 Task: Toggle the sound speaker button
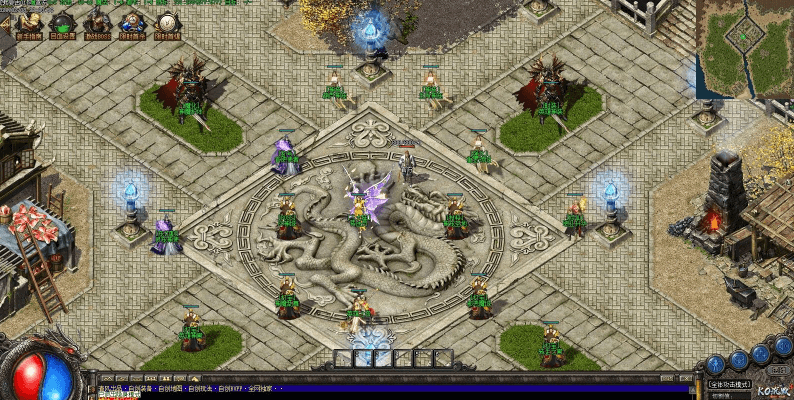point(783,346)
